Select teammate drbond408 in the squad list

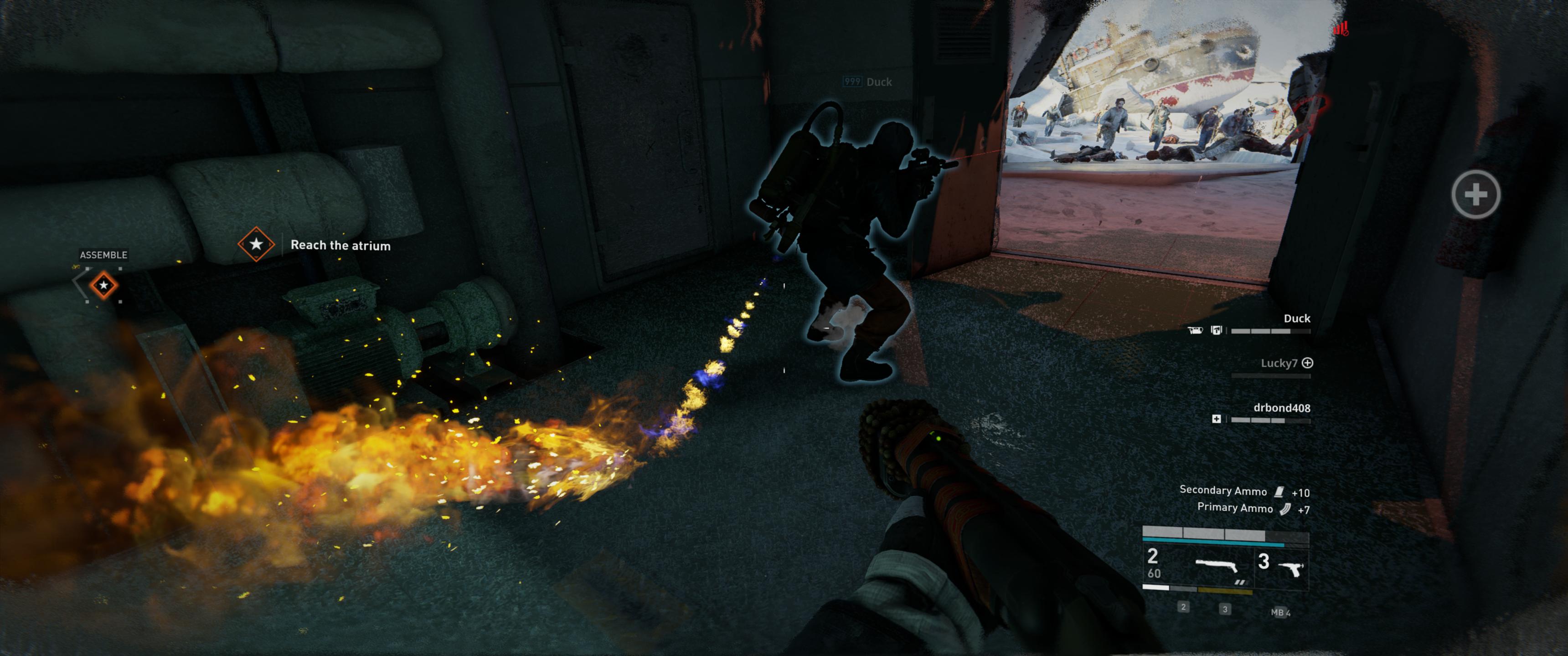(1281, 408)
